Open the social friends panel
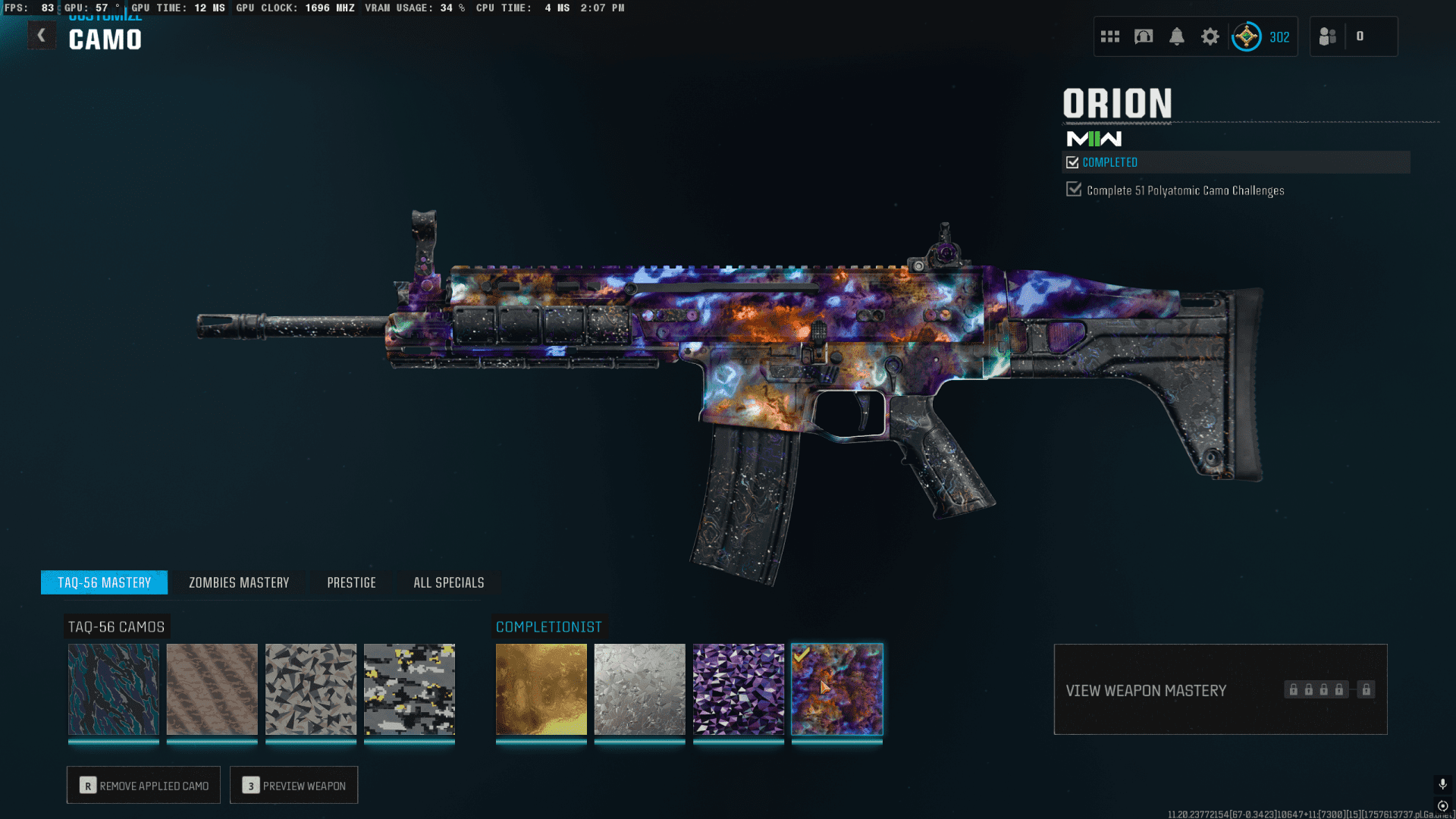The image size is (1456, 819). pos(1329,36)
